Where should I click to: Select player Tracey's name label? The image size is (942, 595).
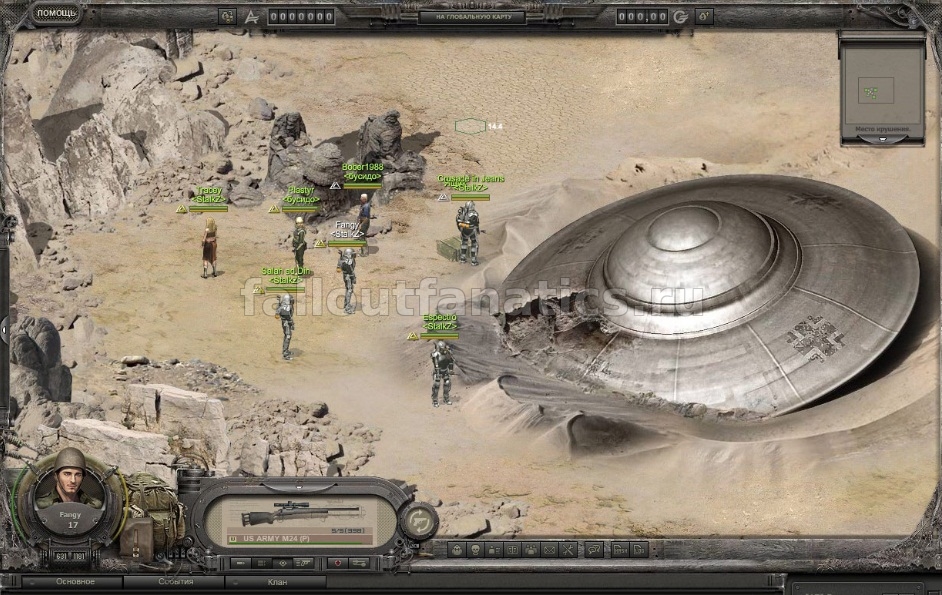pyautogui.click(x=210, y=190)
